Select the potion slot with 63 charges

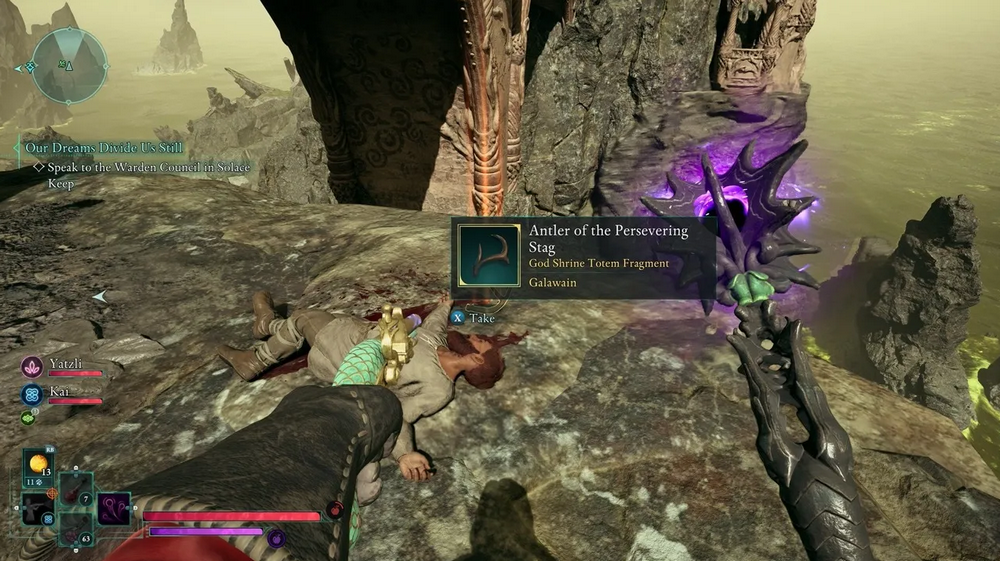[x=74, y=529]
